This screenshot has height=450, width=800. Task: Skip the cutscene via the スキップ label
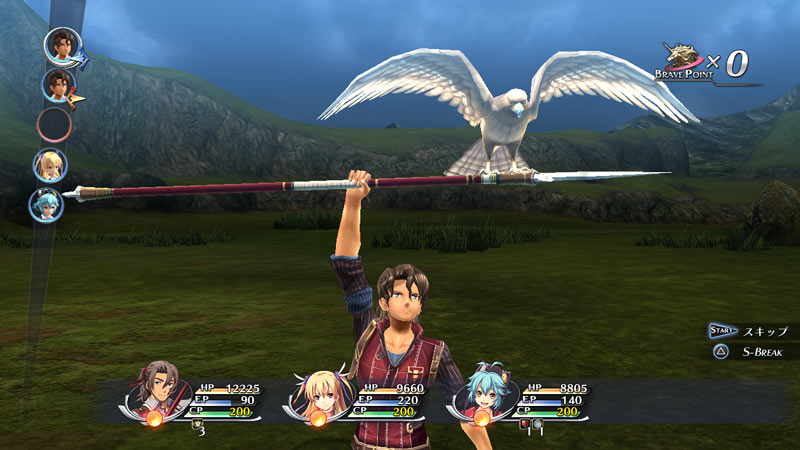(765, 331)
